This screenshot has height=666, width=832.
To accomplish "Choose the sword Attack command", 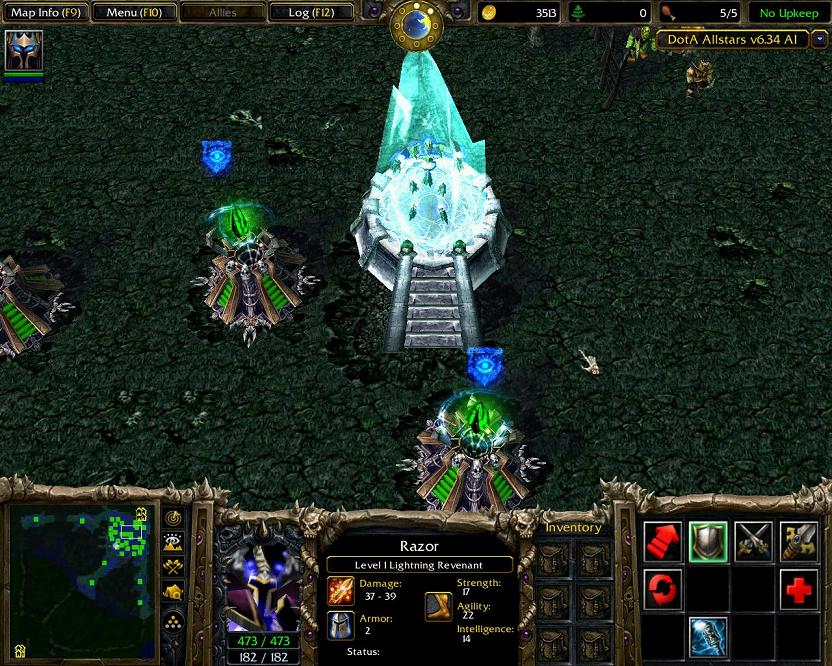I will tap(799, 541).
